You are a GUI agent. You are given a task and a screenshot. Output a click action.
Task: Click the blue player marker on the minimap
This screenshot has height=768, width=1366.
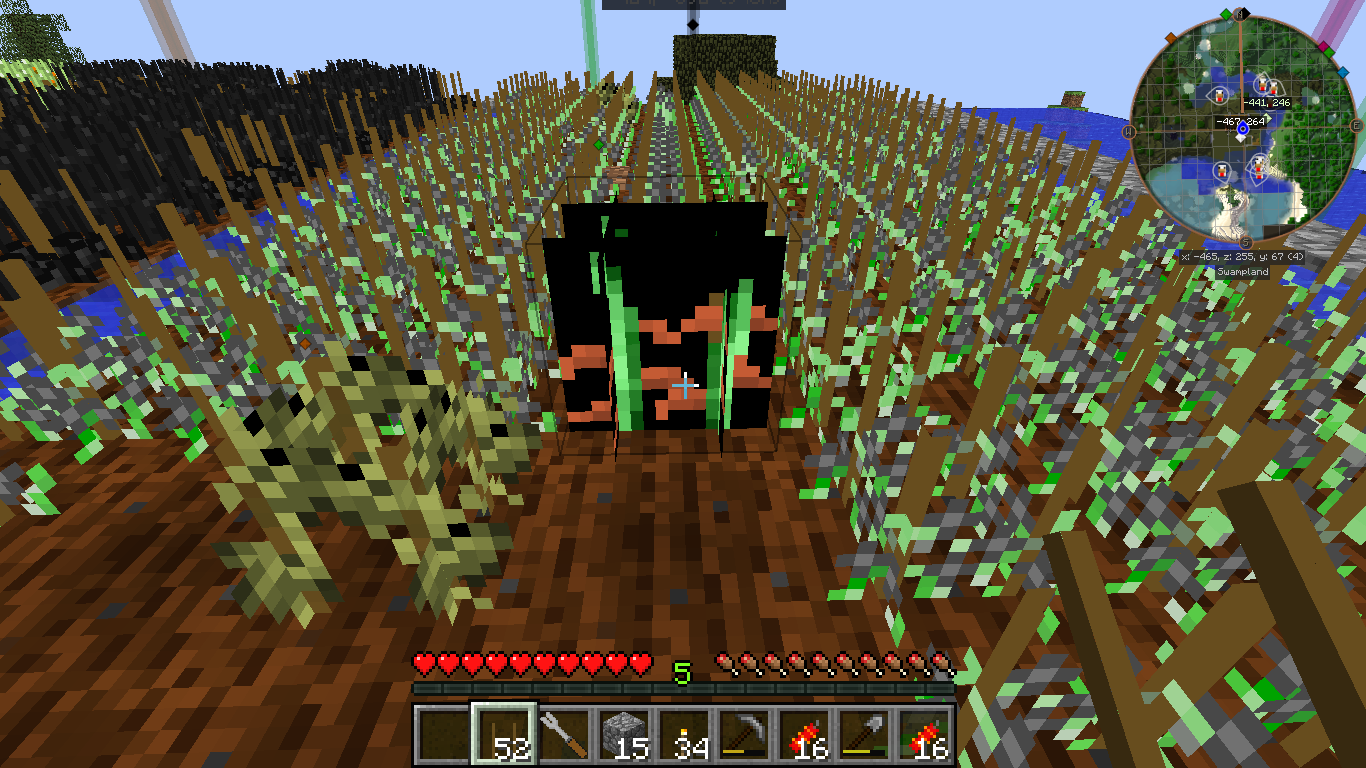pos(1243,129)
